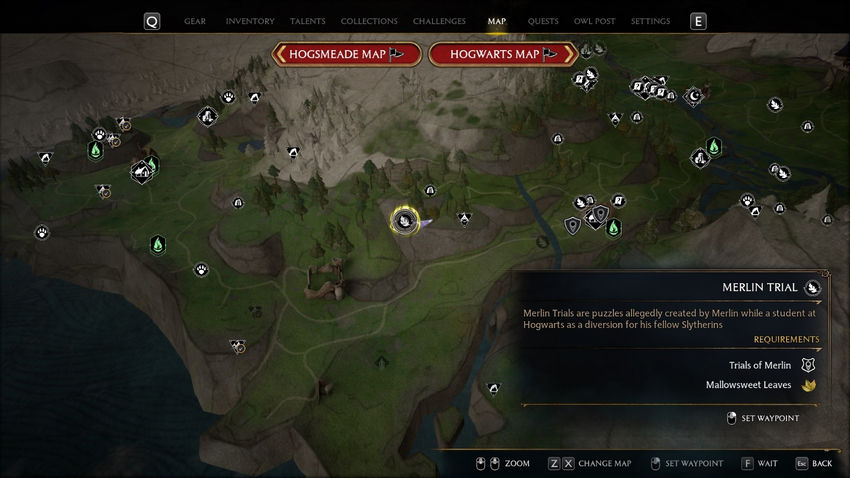This screenshot has width=850, height=478.
Task: Open the Talents tab
Action: [x=307, y=21]
